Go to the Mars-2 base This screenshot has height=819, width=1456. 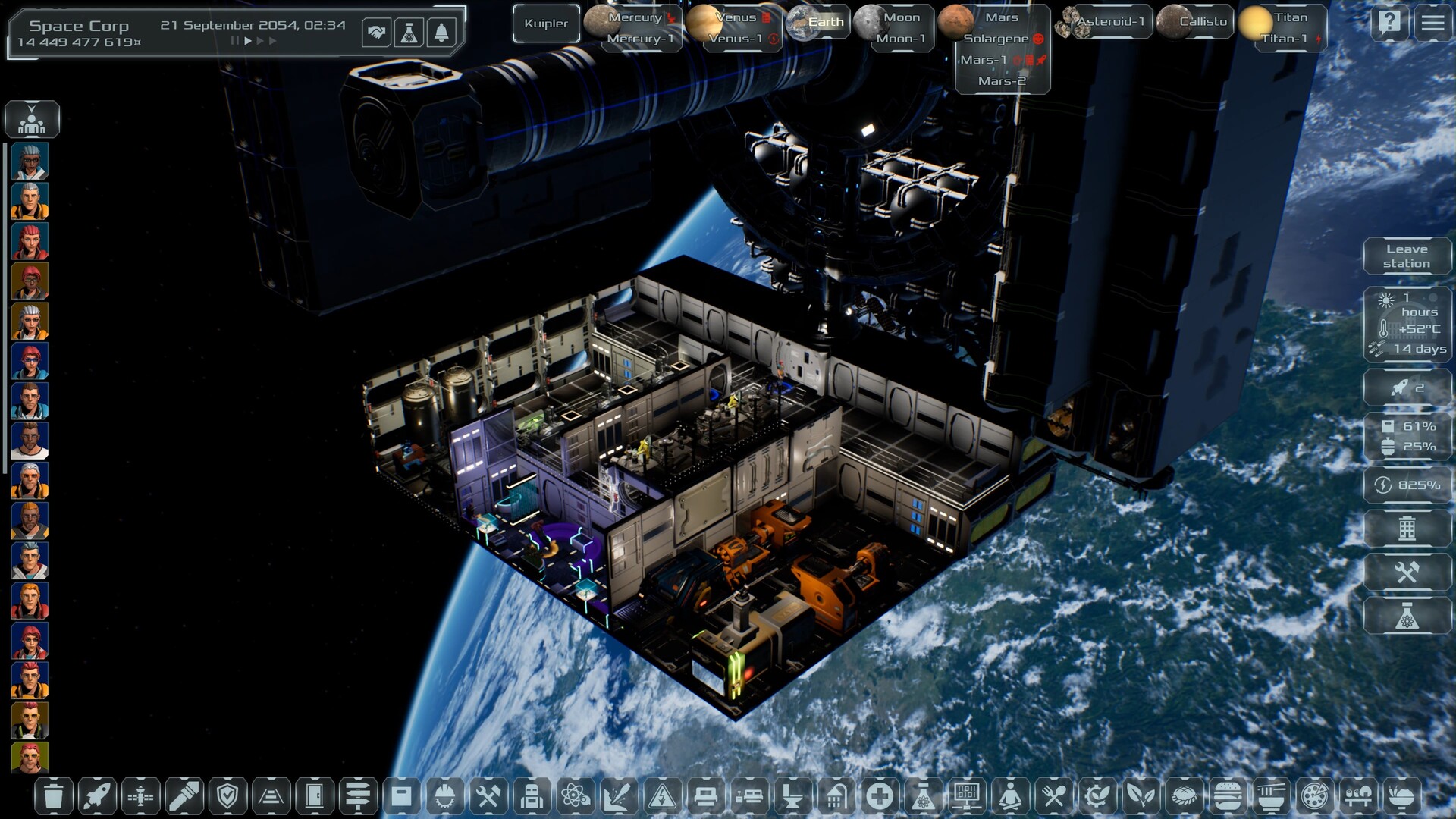click(x=1002, y=81)
